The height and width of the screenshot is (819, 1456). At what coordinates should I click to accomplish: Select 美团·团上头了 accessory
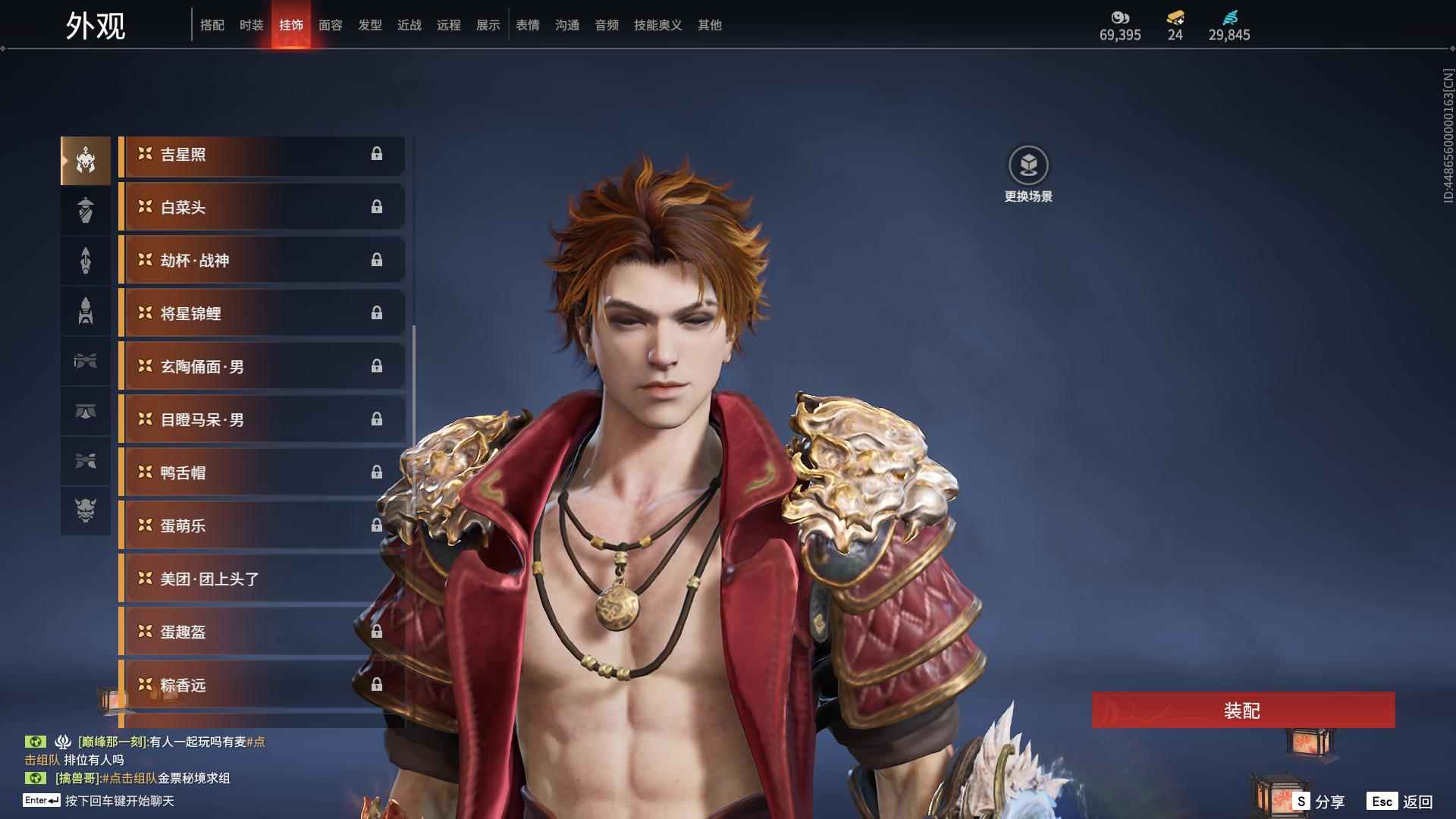point(262,579)
